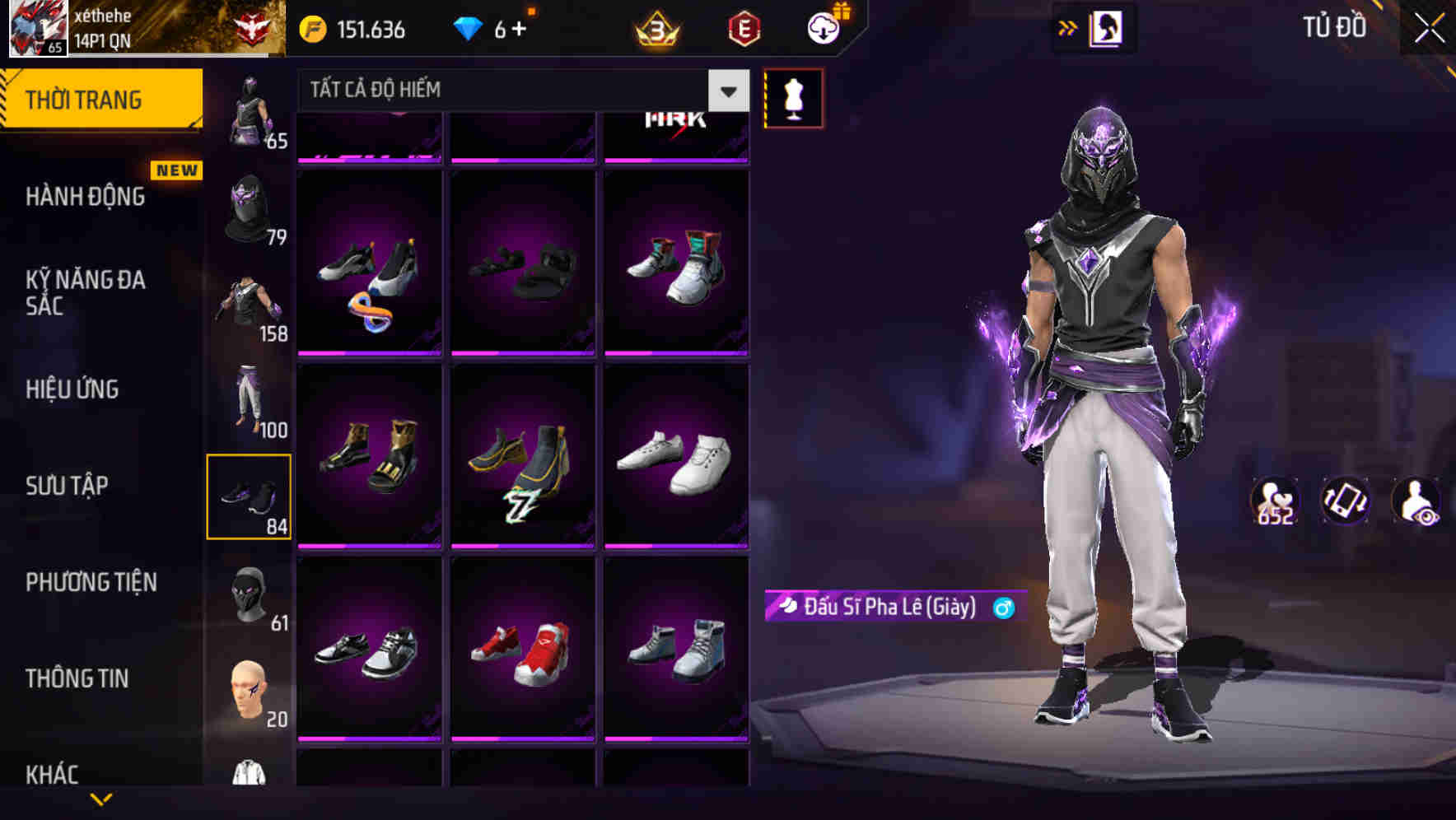Select the mannequin outfit preset icon
The width and height of the screenshot is (1456, 820).
[x=793, y=97]
